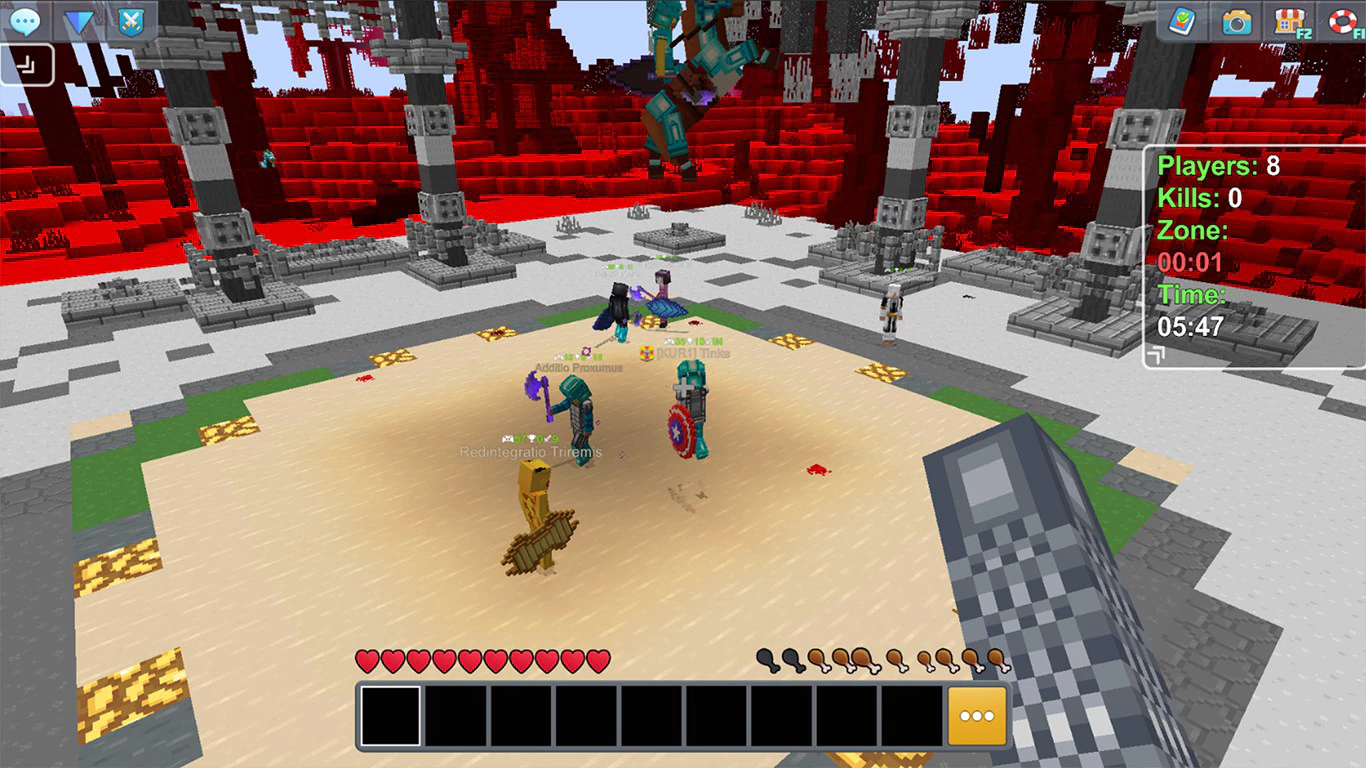1366x768 pixels.
Task: Select the Zone timer in the right panel
Action: click(1190, 262)
